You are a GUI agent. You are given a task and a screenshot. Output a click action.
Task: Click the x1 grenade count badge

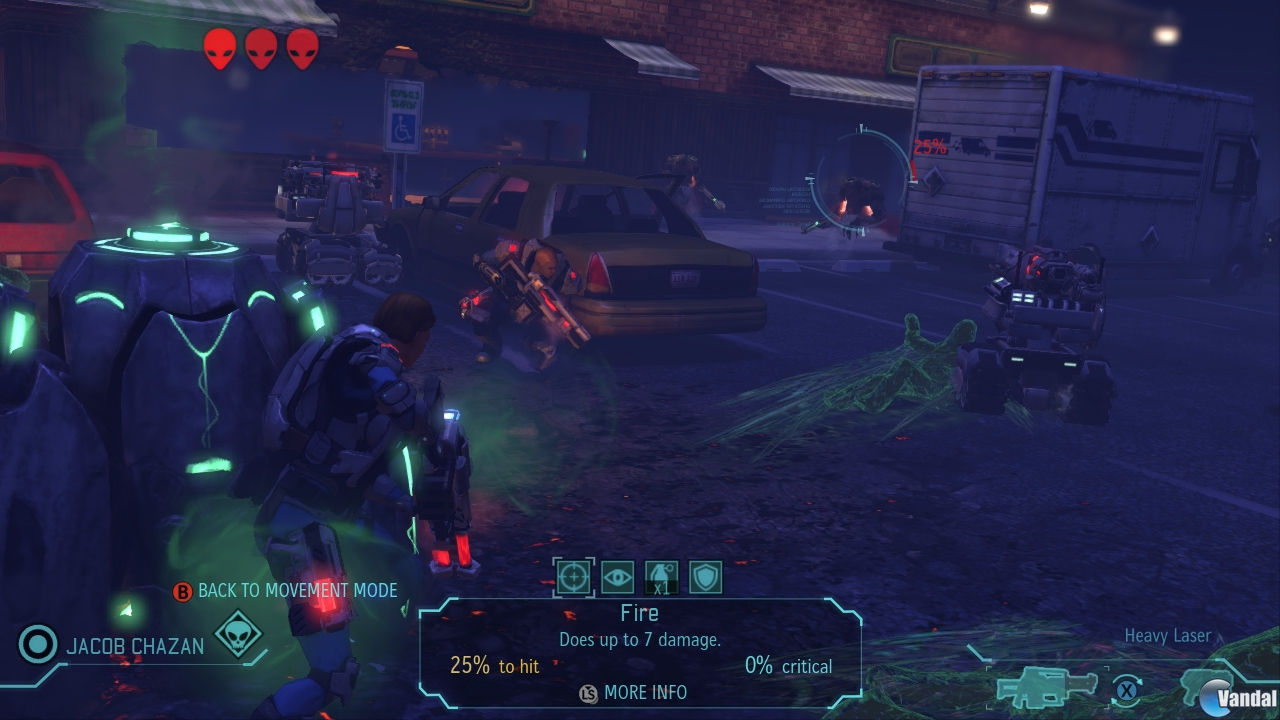point(661,589)
